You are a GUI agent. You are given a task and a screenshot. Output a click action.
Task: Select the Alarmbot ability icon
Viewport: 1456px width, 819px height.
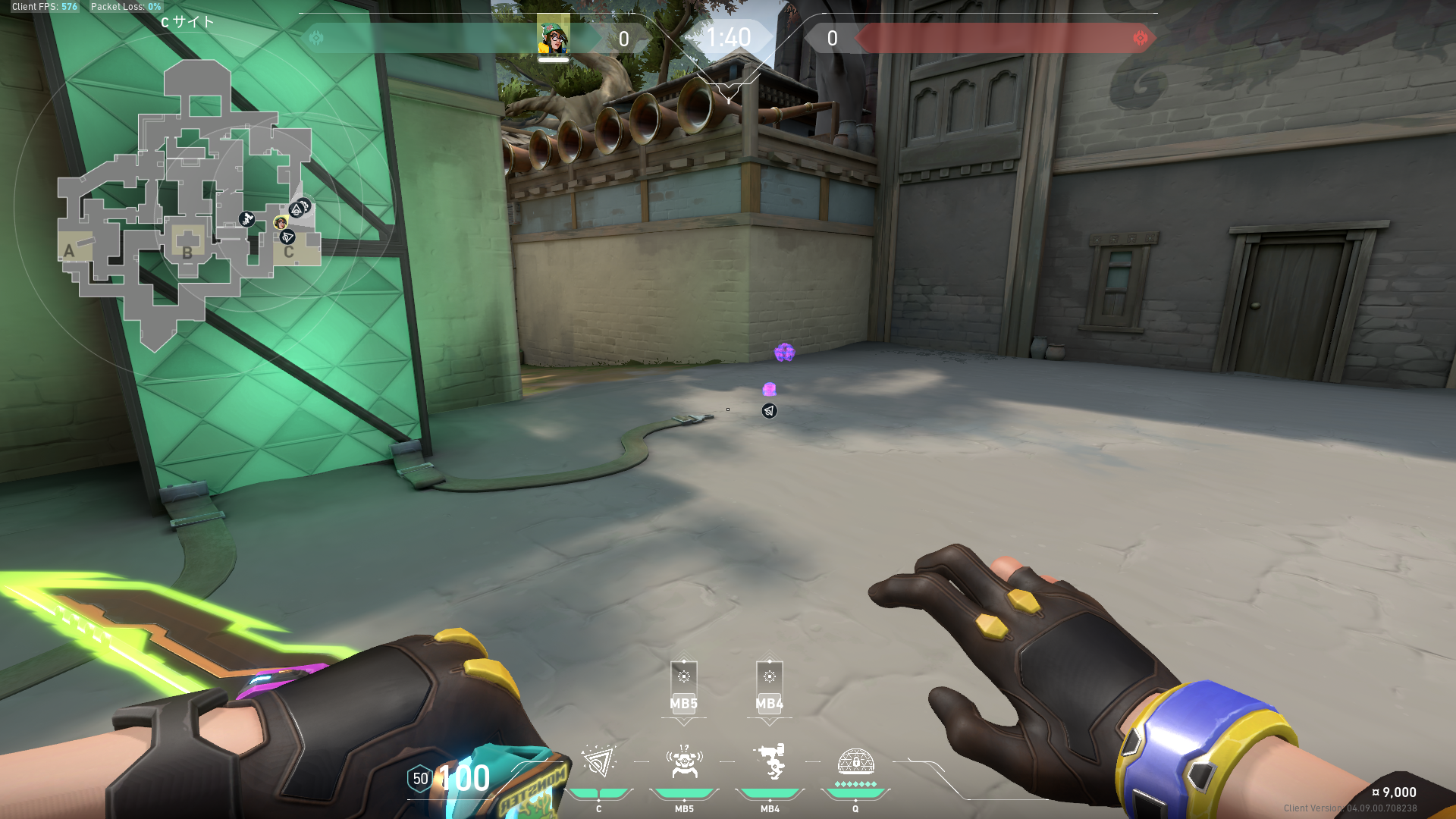click(684, 763)
